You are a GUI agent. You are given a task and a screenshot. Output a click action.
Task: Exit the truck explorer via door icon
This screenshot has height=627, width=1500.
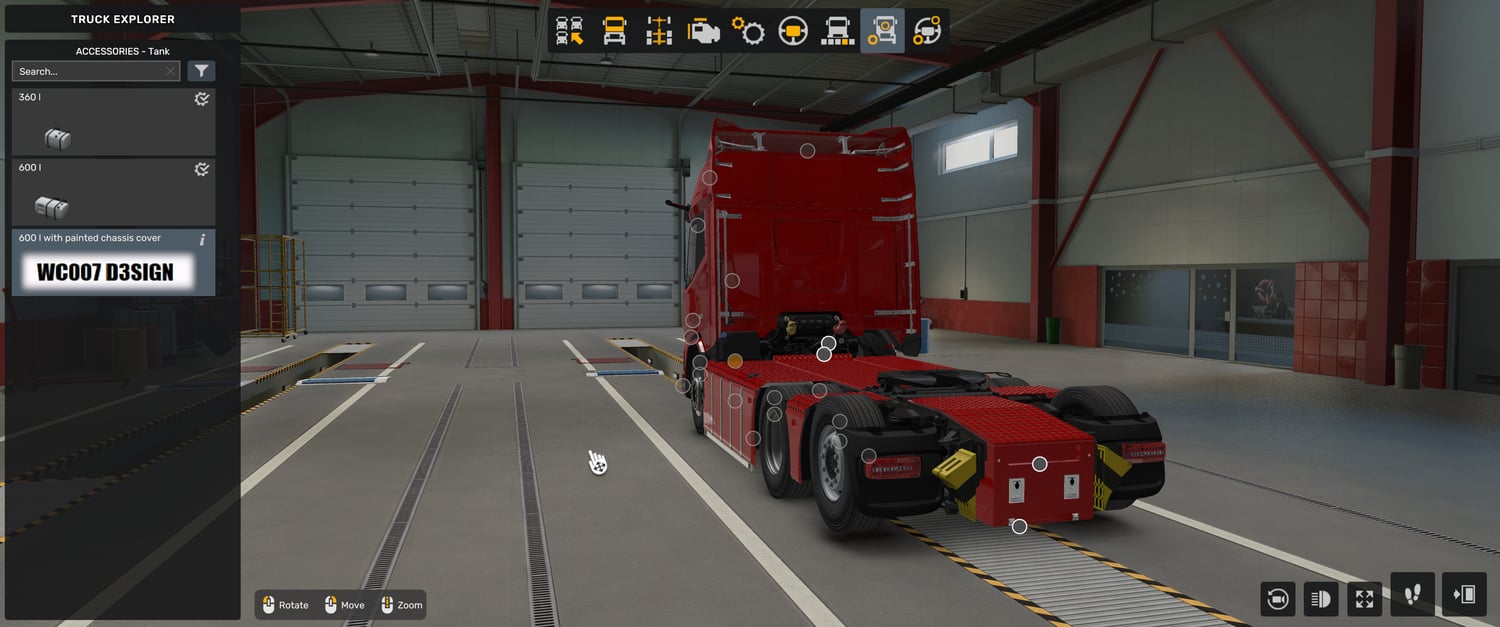1464,595
